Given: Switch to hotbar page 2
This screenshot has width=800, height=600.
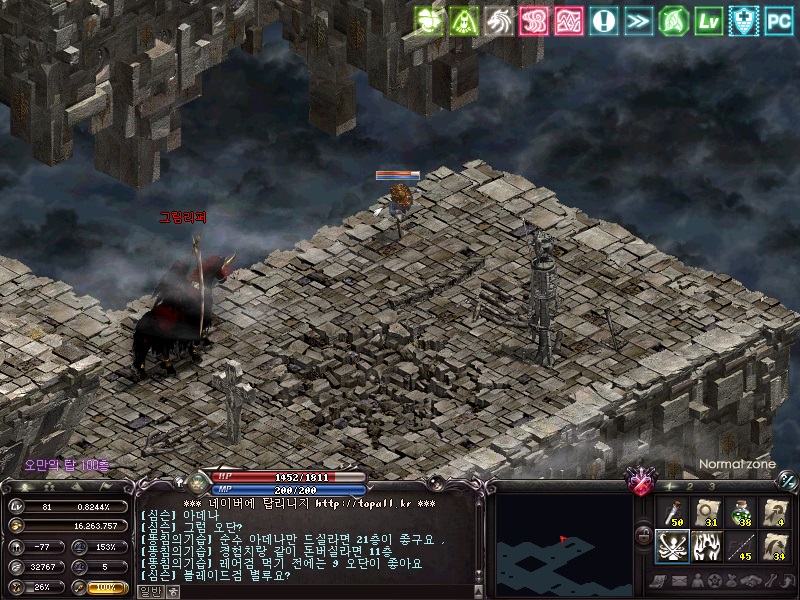Looking at the screenshot, I should point(690,486).
